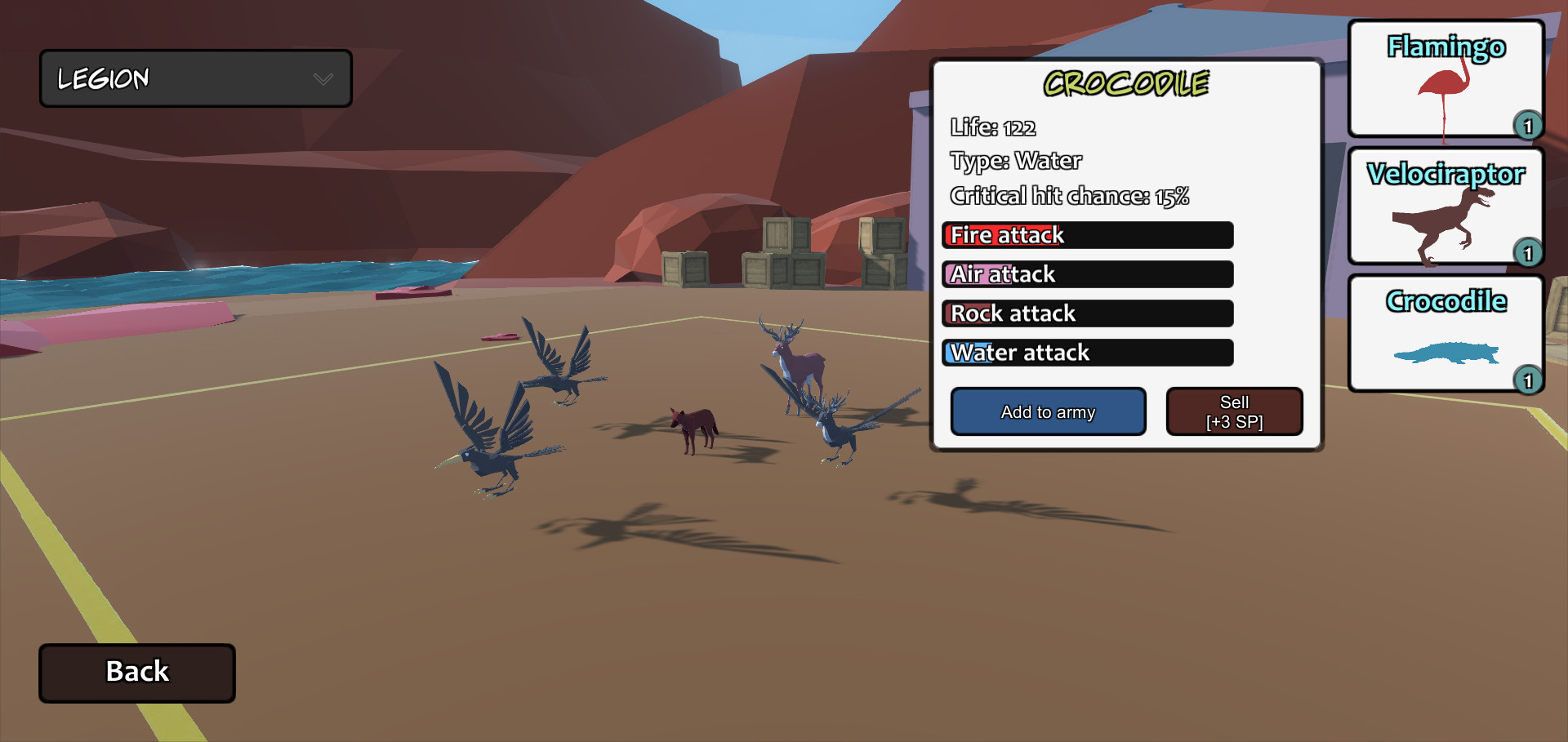This screenshot has height=742, width=1568.
Task: Click the Back button
Action: pyautogui.click(x=136, y=672)
